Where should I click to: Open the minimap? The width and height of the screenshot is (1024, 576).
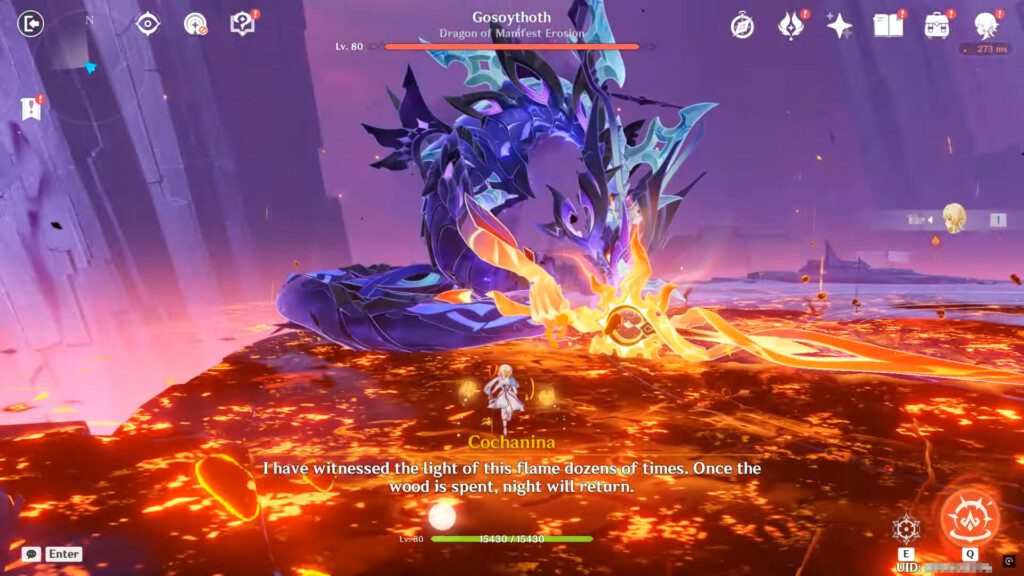pos(89,60)
